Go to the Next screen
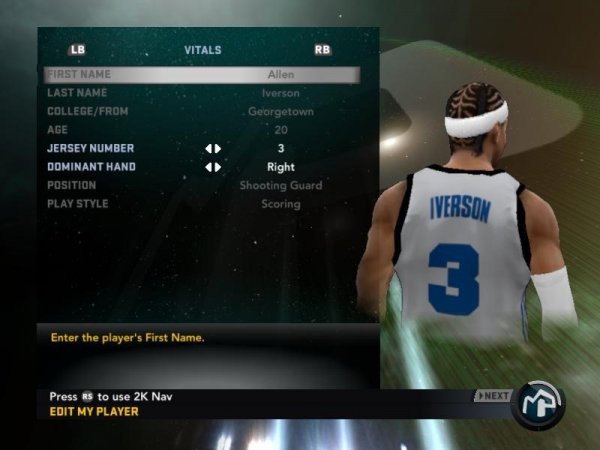This screenshot has width=600, height=450. [492, 396]
